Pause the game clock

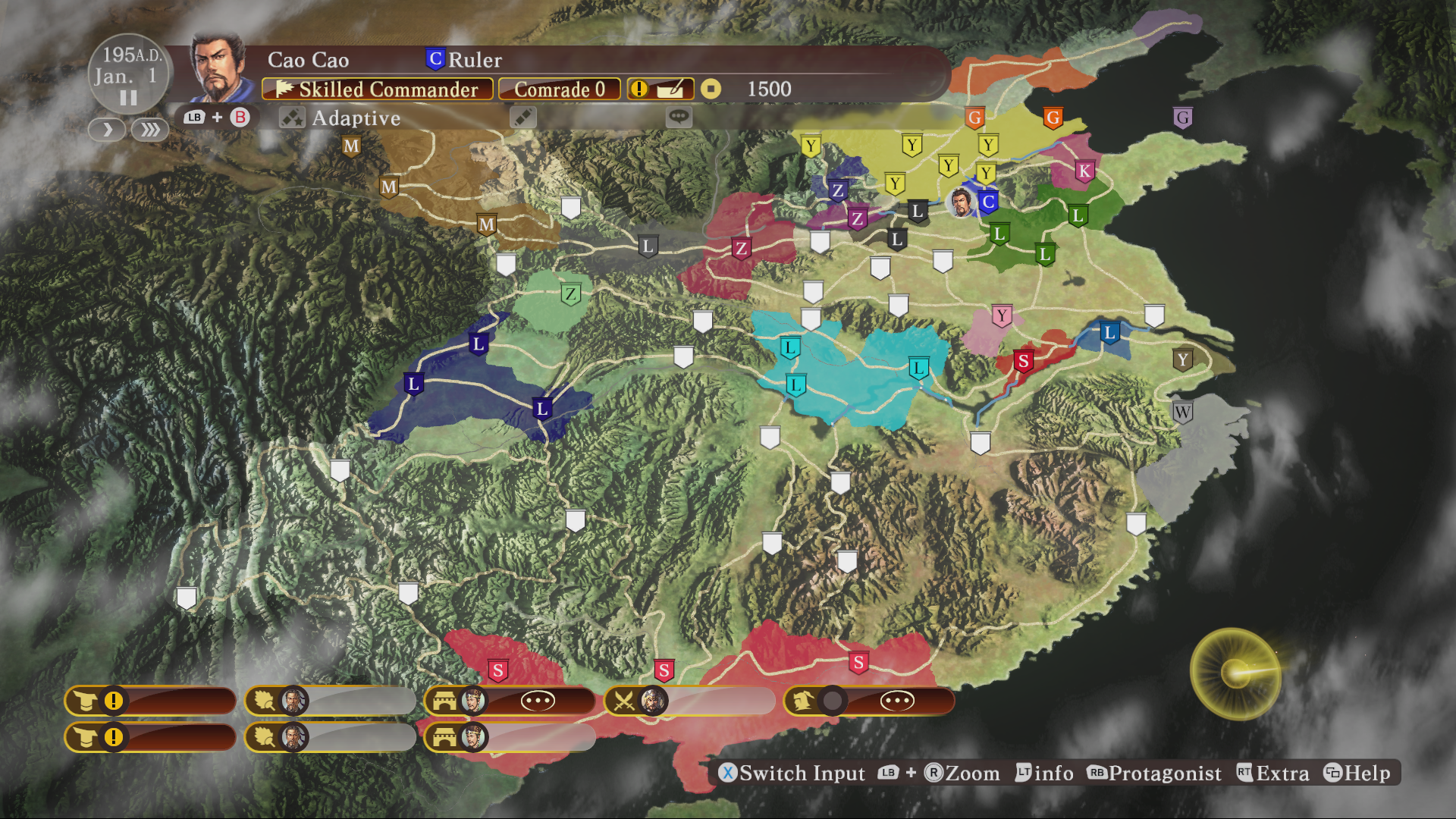127,97
